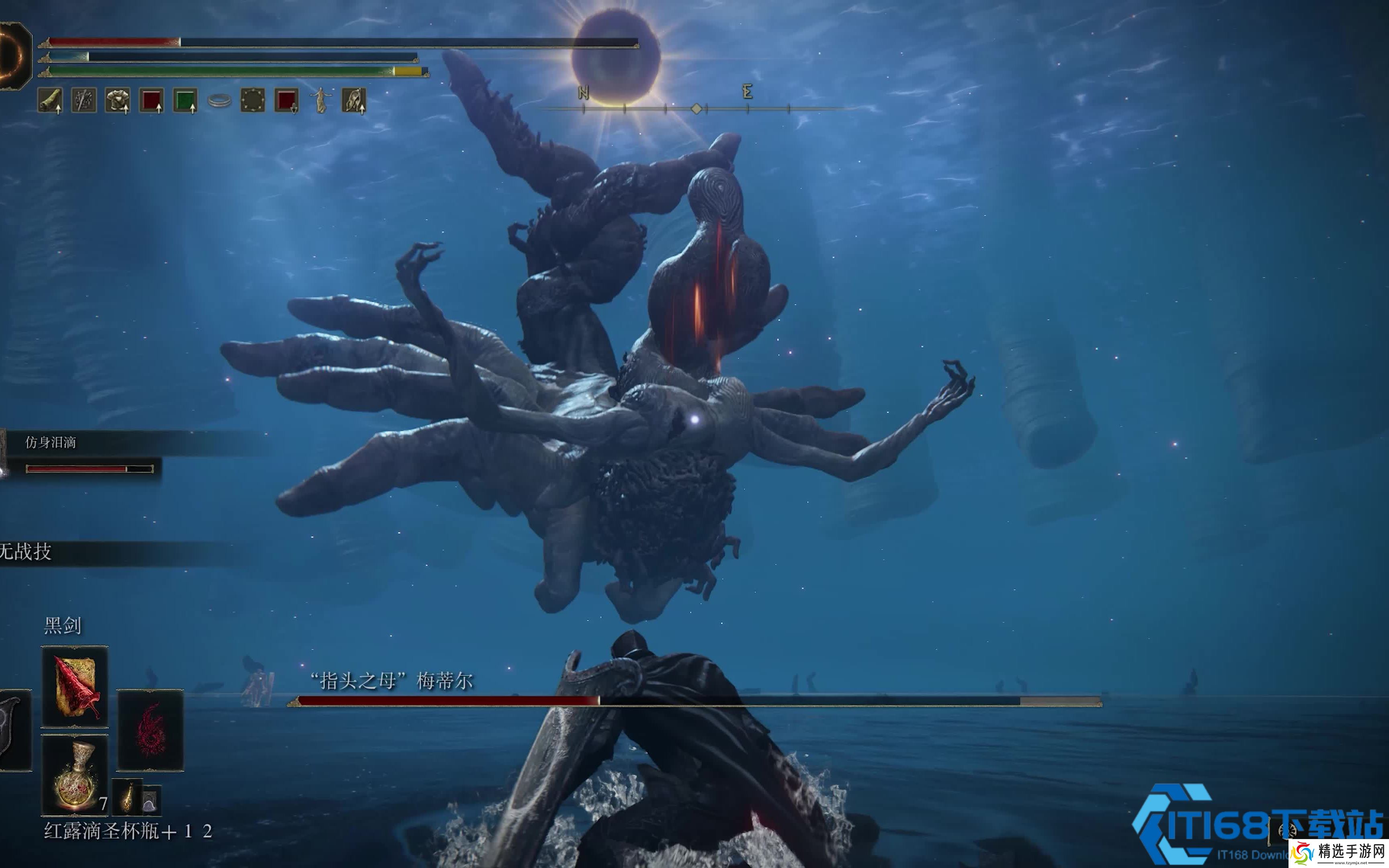Click the compass bar diamond marker
Viewport: 1389px width, 868px height.
tap(696, 108)
